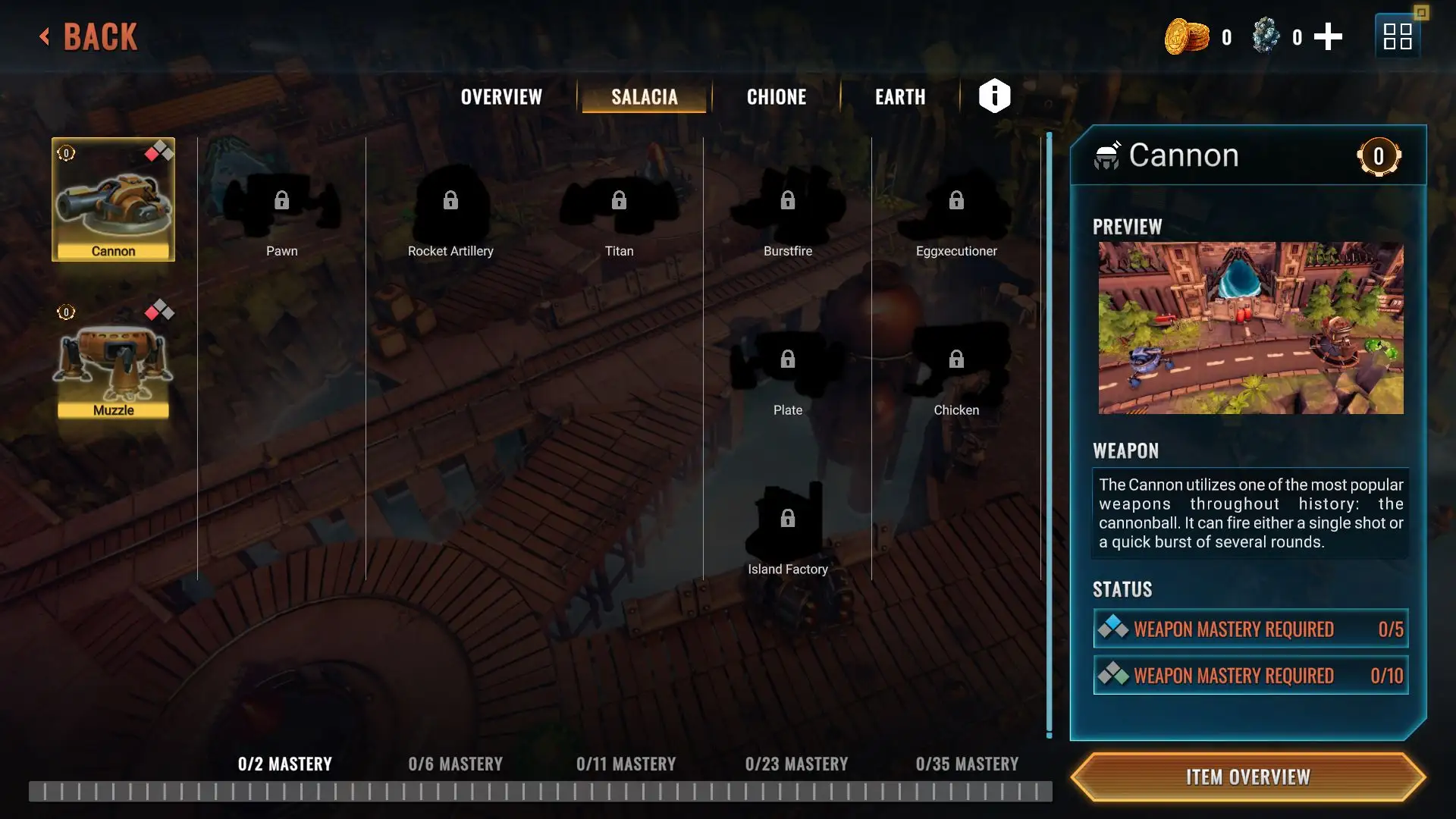This screenshot has height=819, width=1456.
Task: Choose the Muzzle tower tile
Action: pos(113,360)
